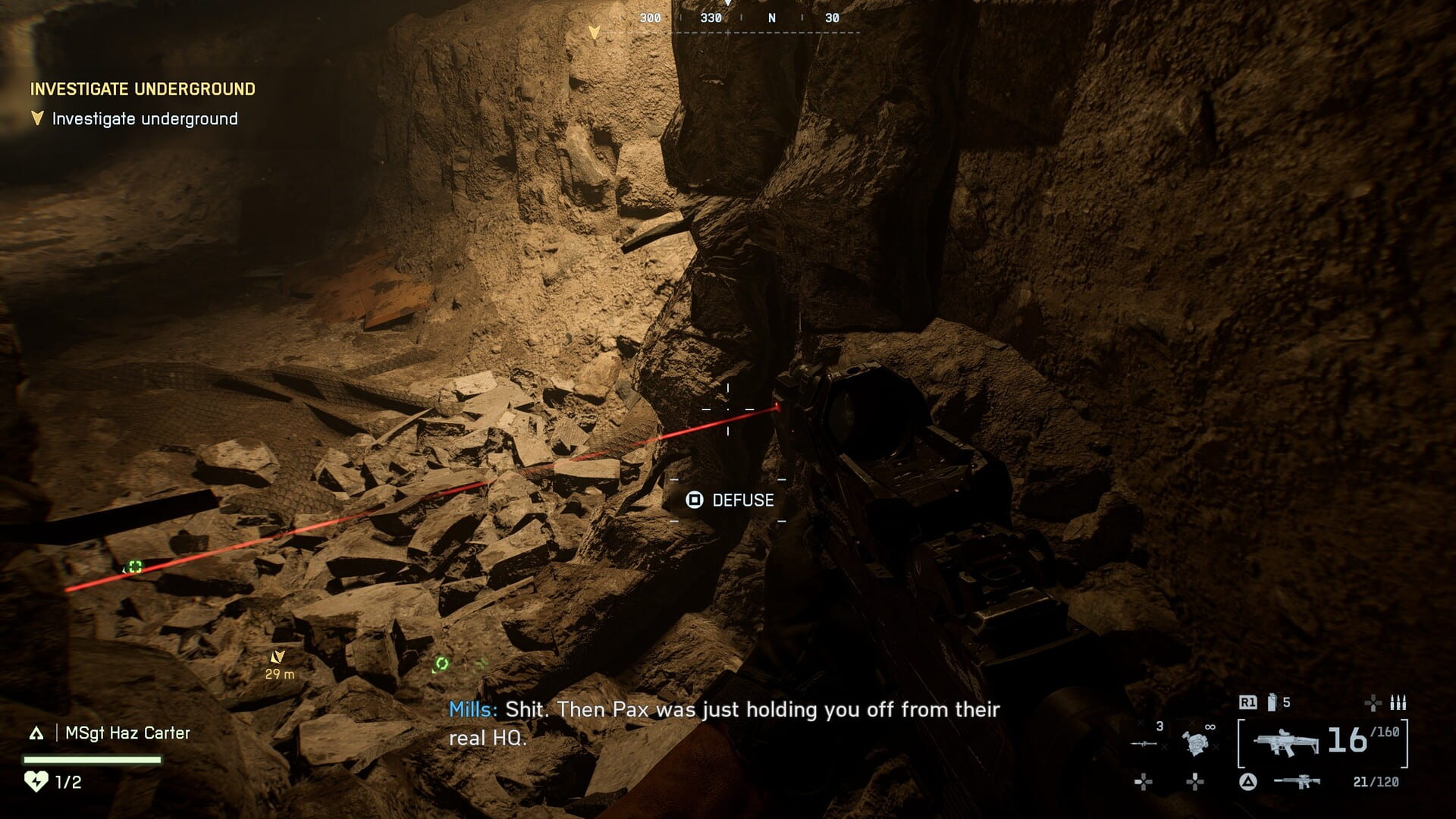Click the primary assault rifle weapon icon

(1285, 742)
